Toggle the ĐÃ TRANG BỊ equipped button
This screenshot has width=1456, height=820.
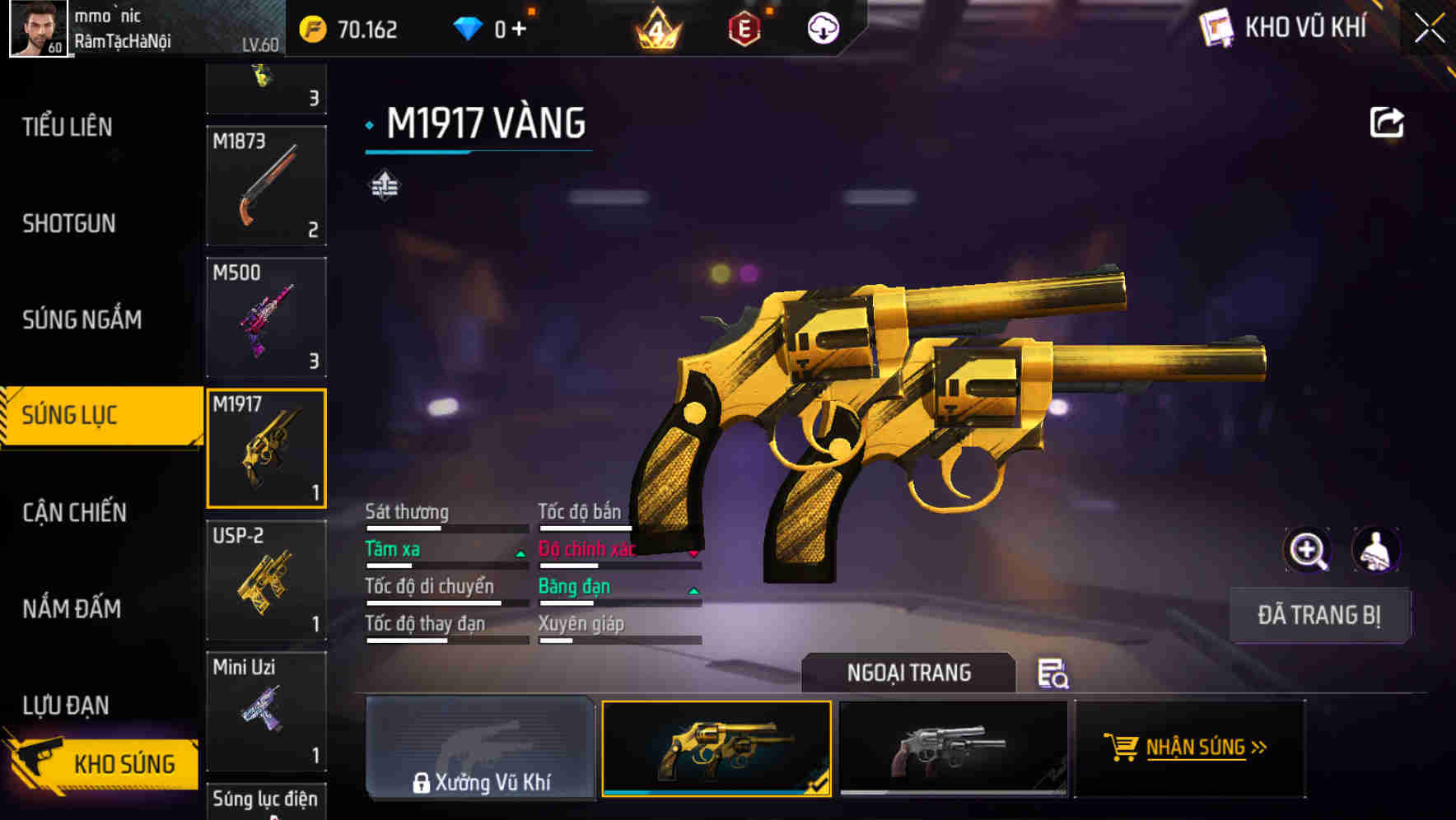click(1319, 615)
